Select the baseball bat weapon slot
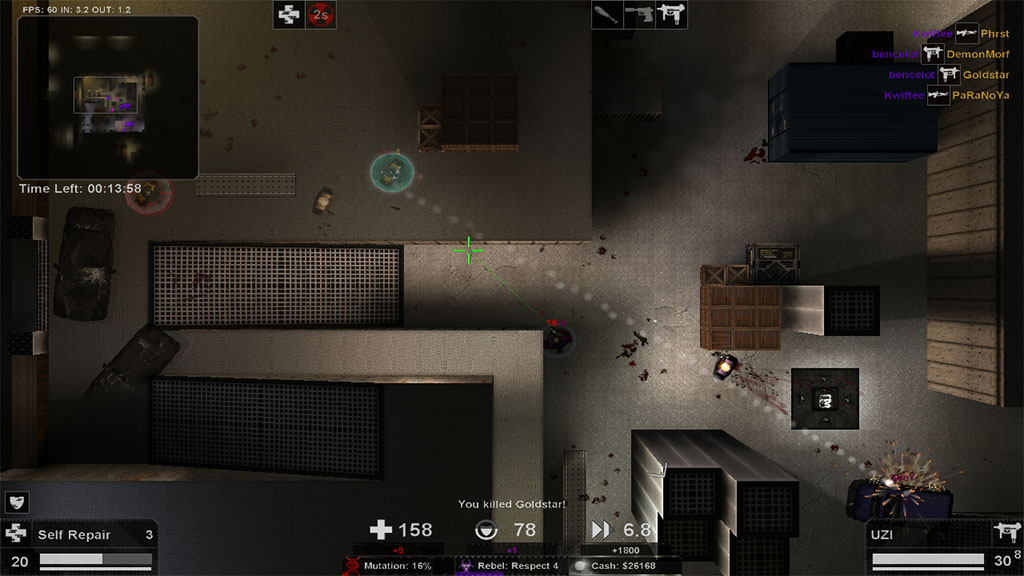 click(607, 14)
